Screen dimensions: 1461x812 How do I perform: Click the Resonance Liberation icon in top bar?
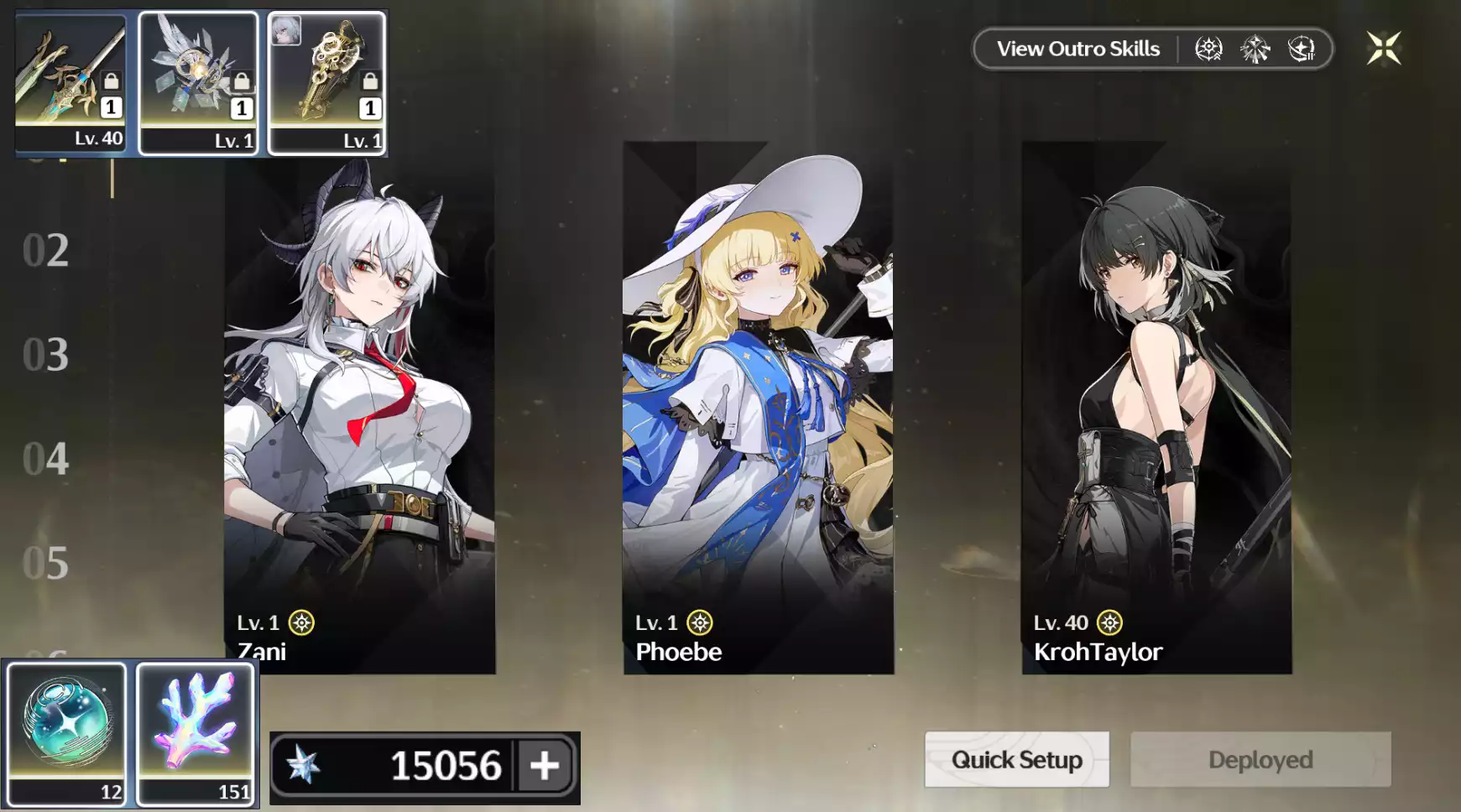coord(1302,48)
